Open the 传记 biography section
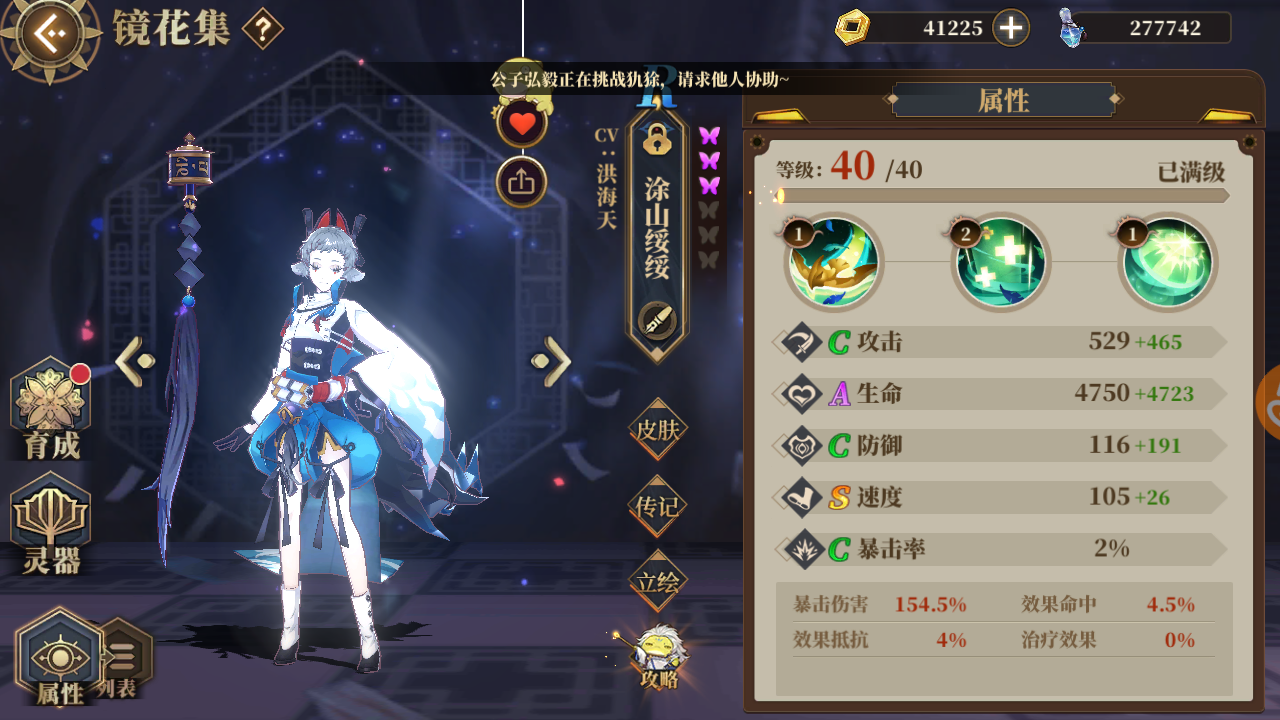Image resolution: width=1280 pixels, height=720 pixels. 655,508
